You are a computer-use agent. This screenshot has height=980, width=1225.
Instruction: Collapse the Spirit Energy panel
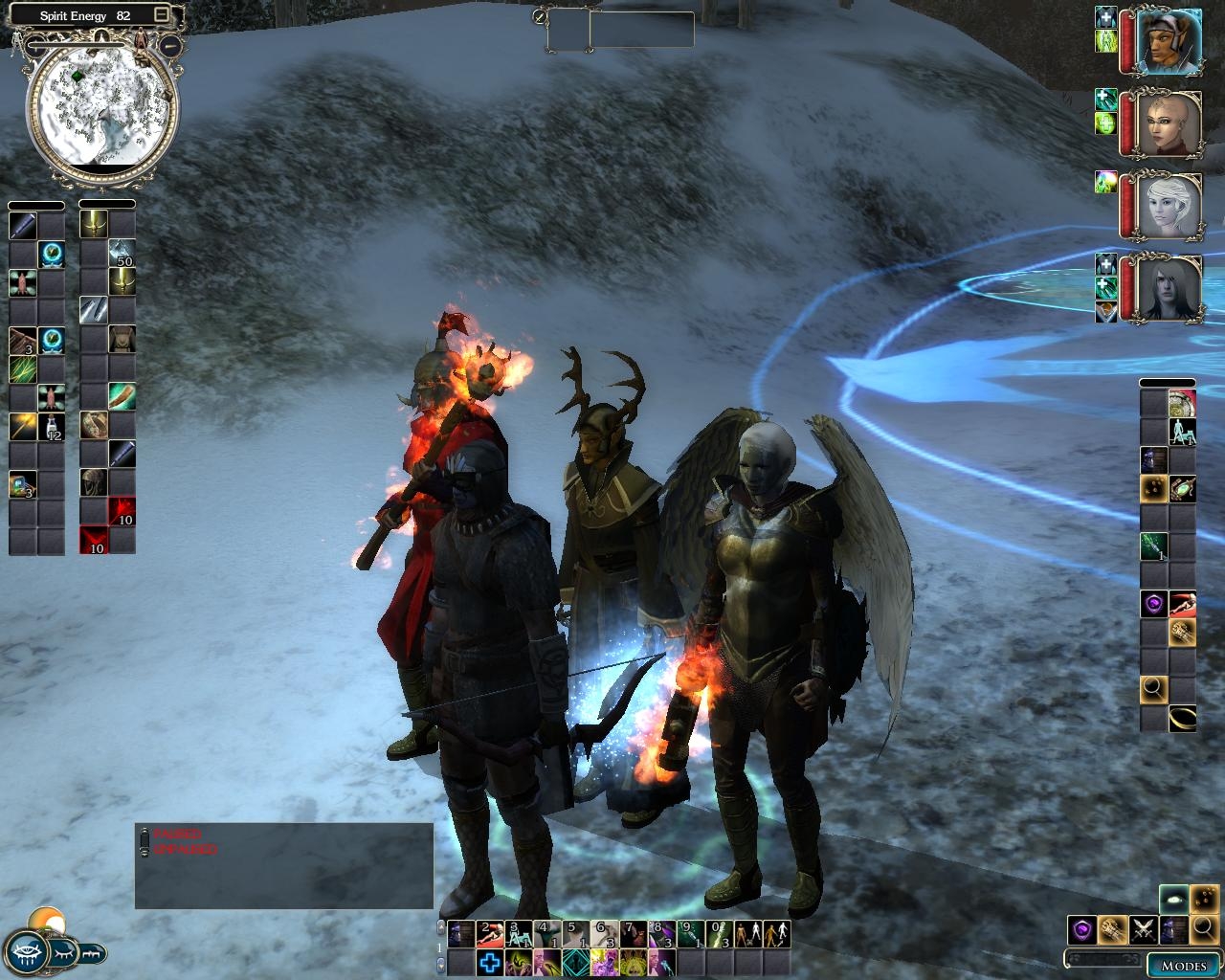pos(161,15)
